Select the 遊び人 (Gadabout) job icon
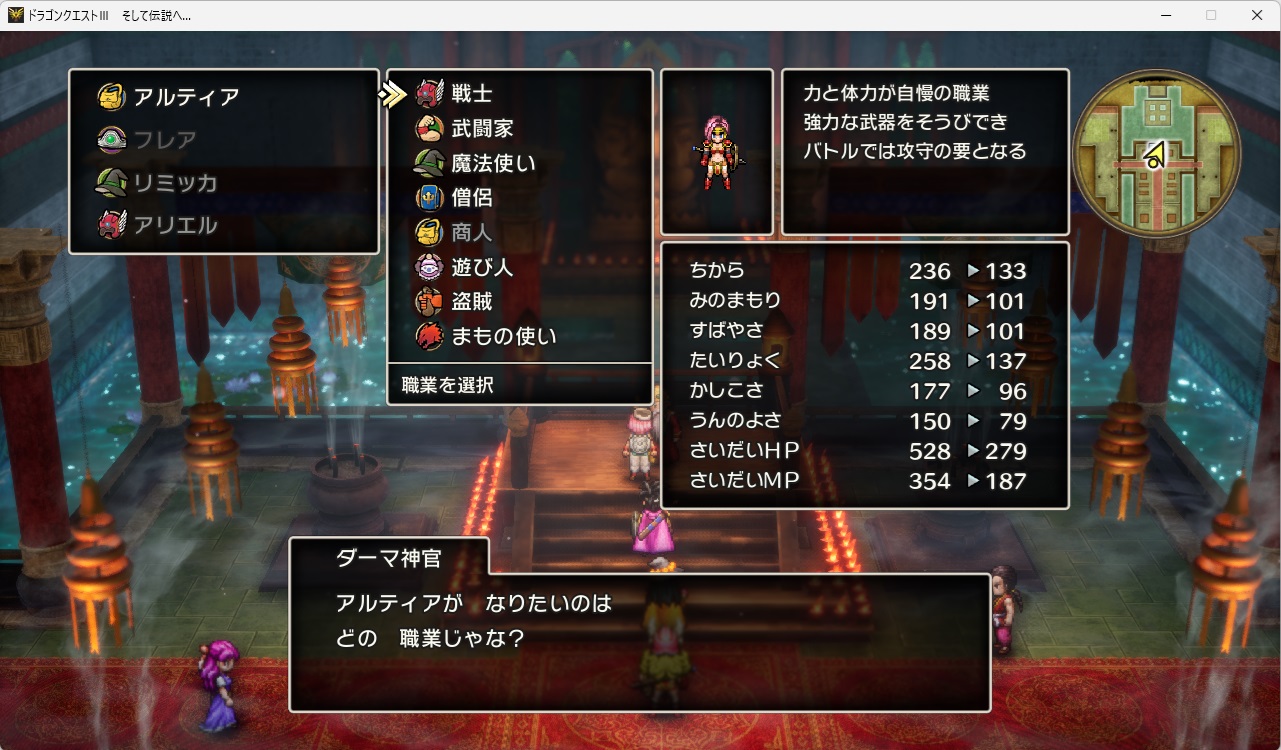 point(430,267)
